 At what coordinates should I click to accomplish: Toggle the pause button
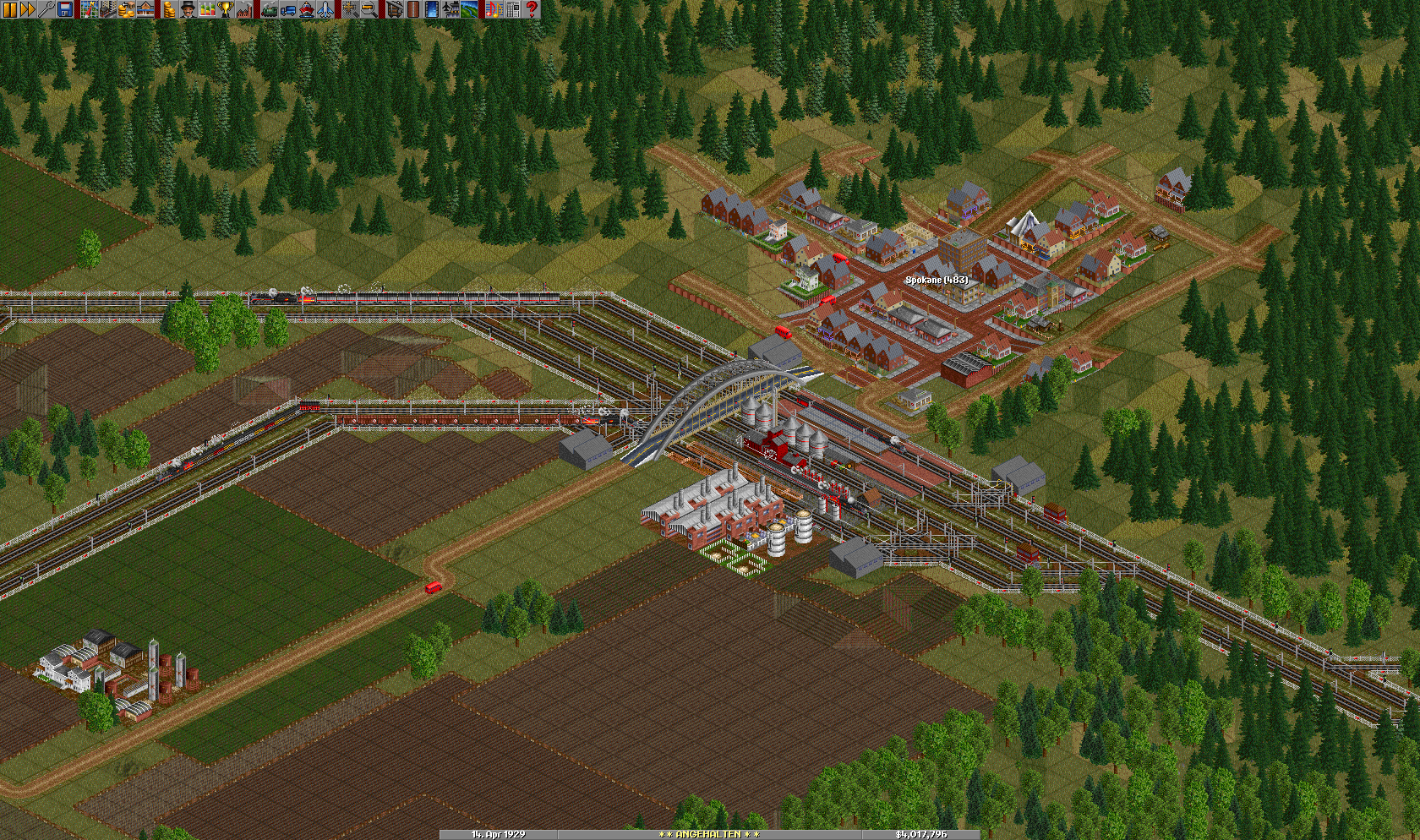tap(9, 9)
